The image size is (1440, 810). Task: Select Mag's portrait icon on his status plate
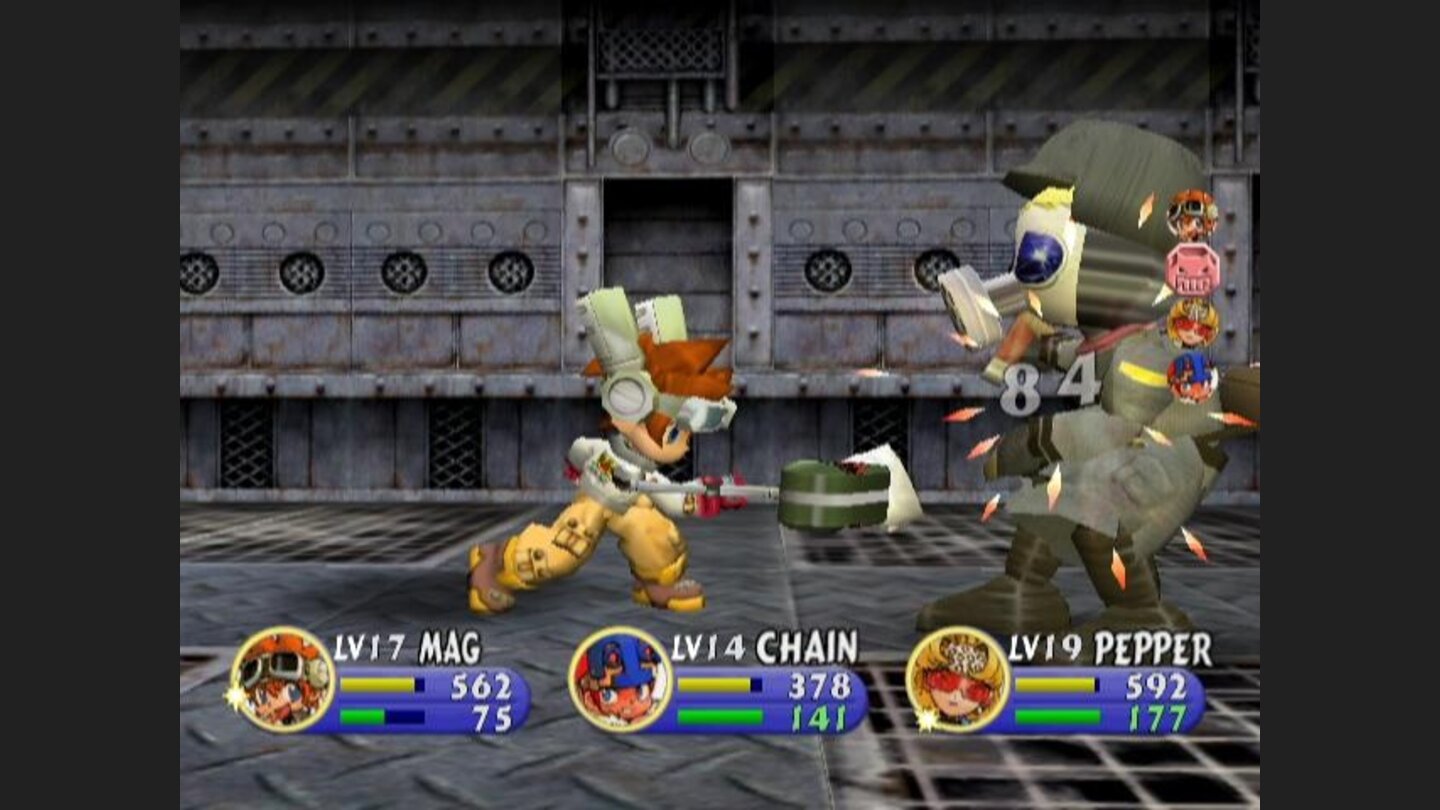click(x=283, y=682)
